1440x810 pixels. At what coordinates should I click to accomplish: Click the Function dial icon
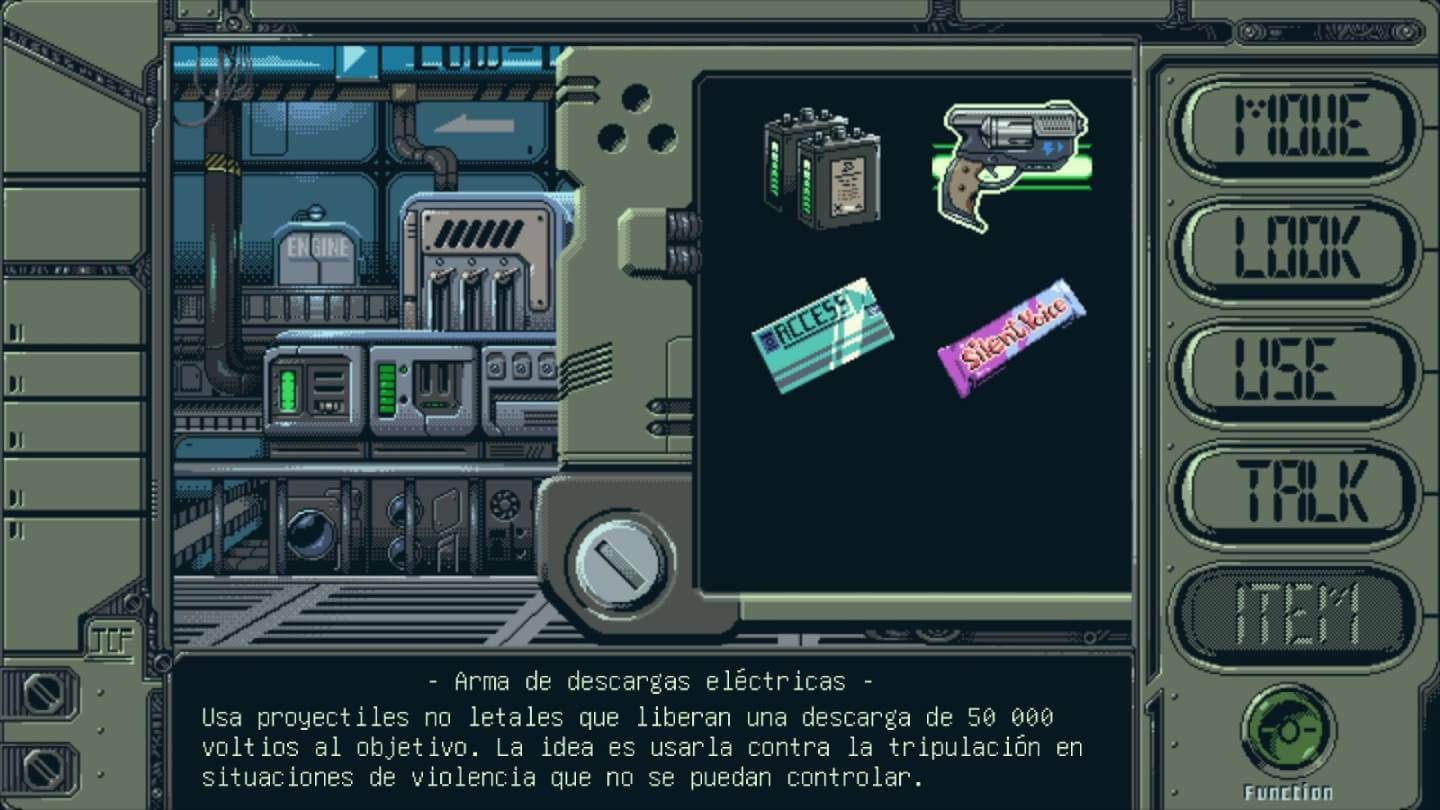point(1290,730)
